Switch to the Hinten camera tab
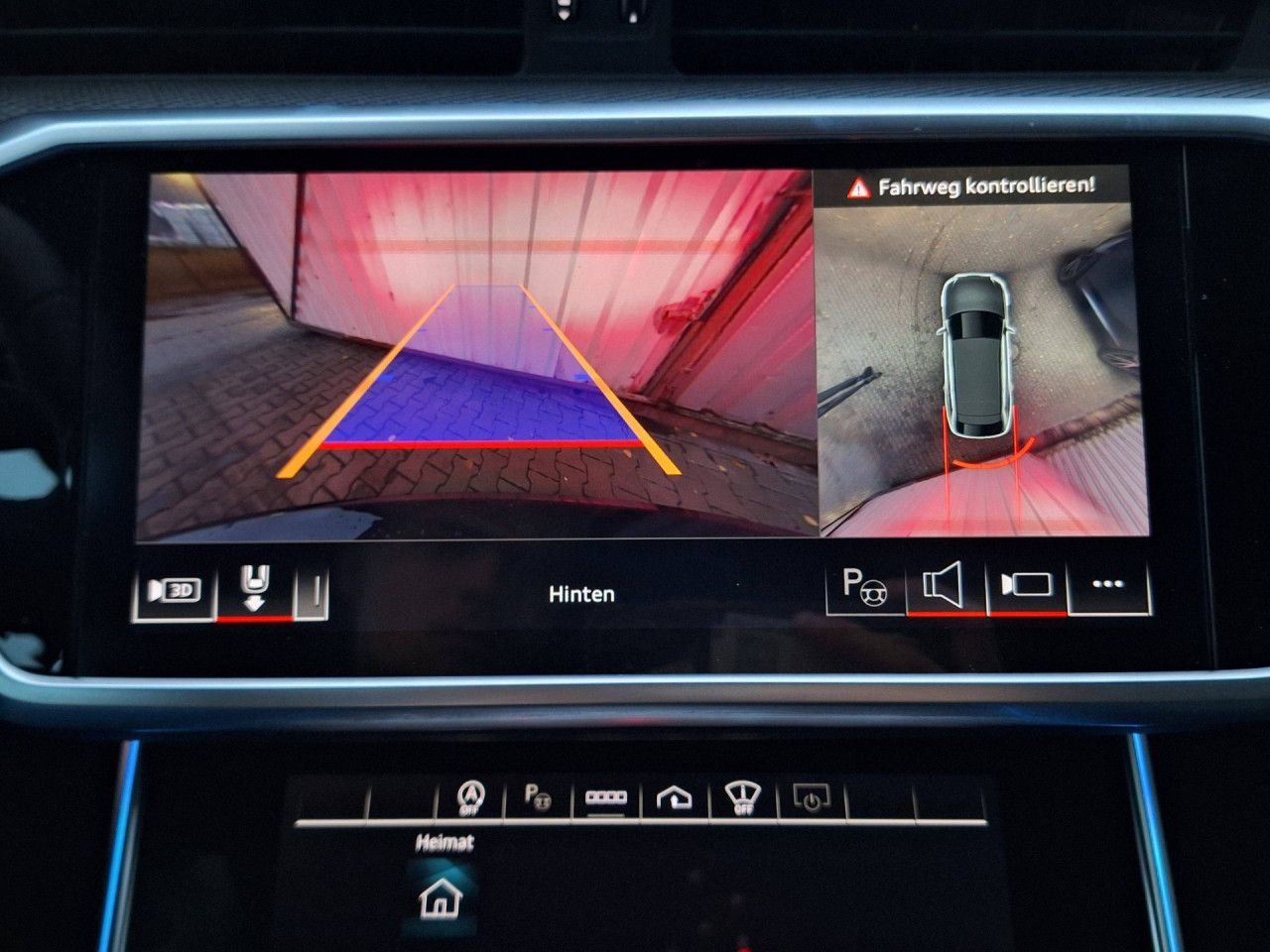The width and height of the screenshot is (1270, 952). (582, 593)
